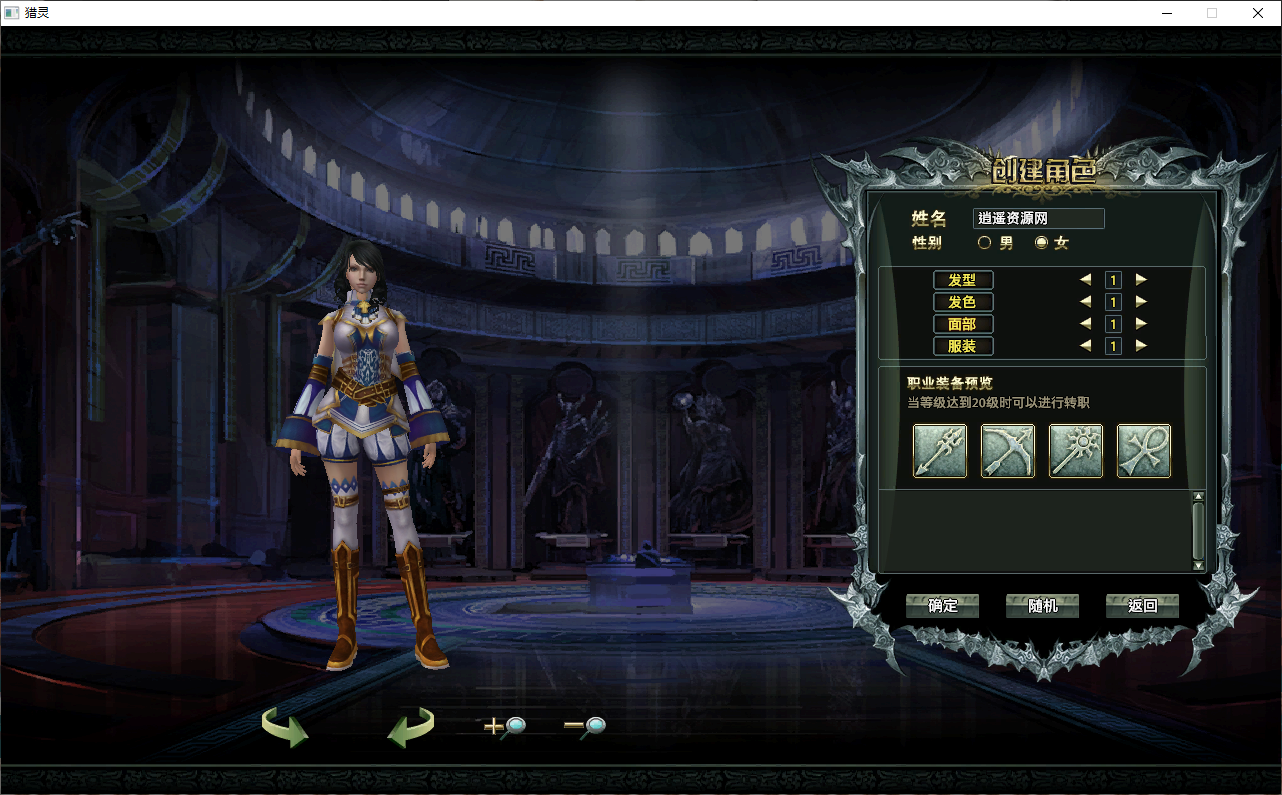Select the ankh staff weapon preview icon
This screenshot has height=795, width=1282.
point(1143,450)
